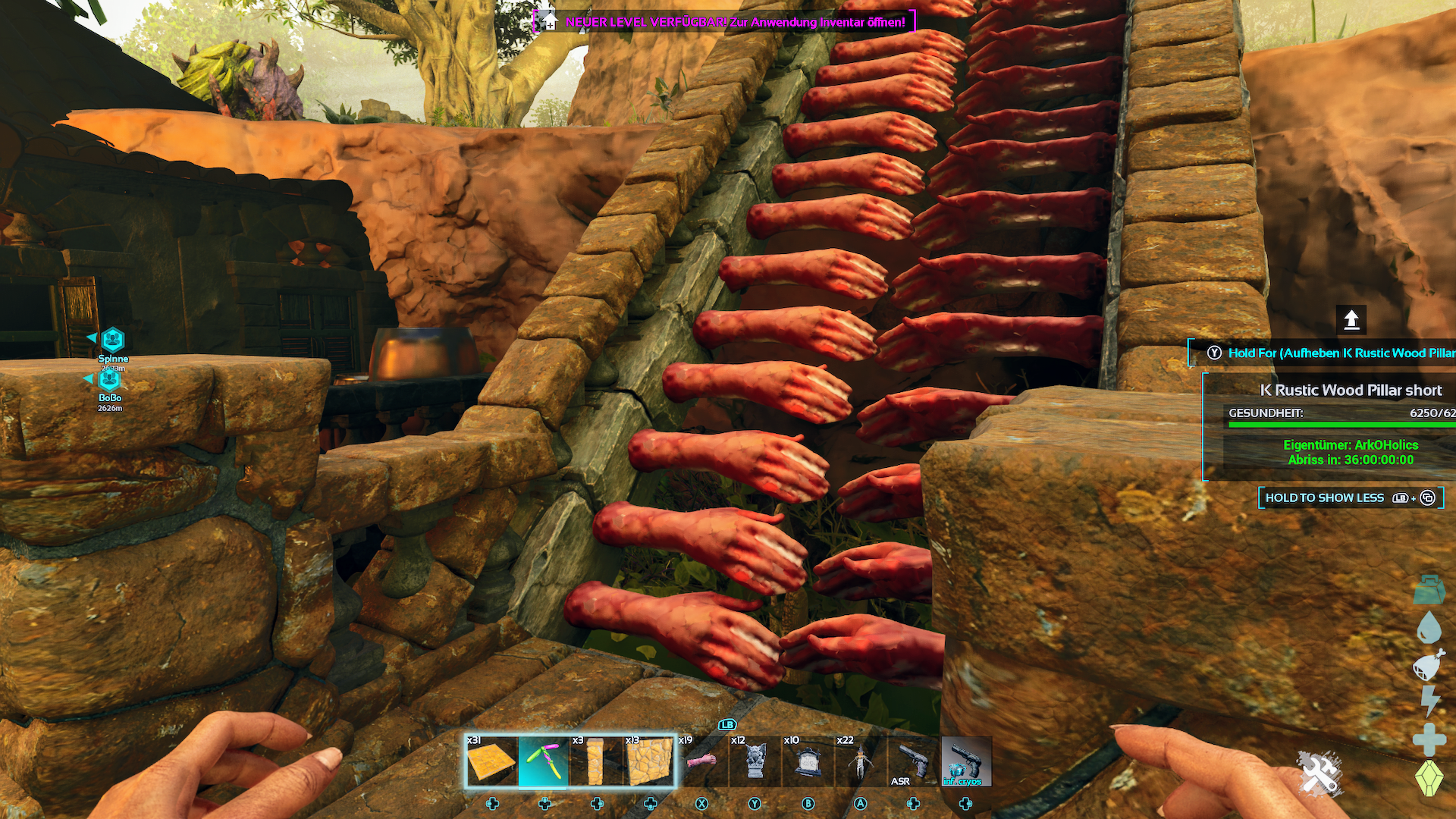
Task: Equip the inf. cryos gun slot
Action: pos(965,761)
